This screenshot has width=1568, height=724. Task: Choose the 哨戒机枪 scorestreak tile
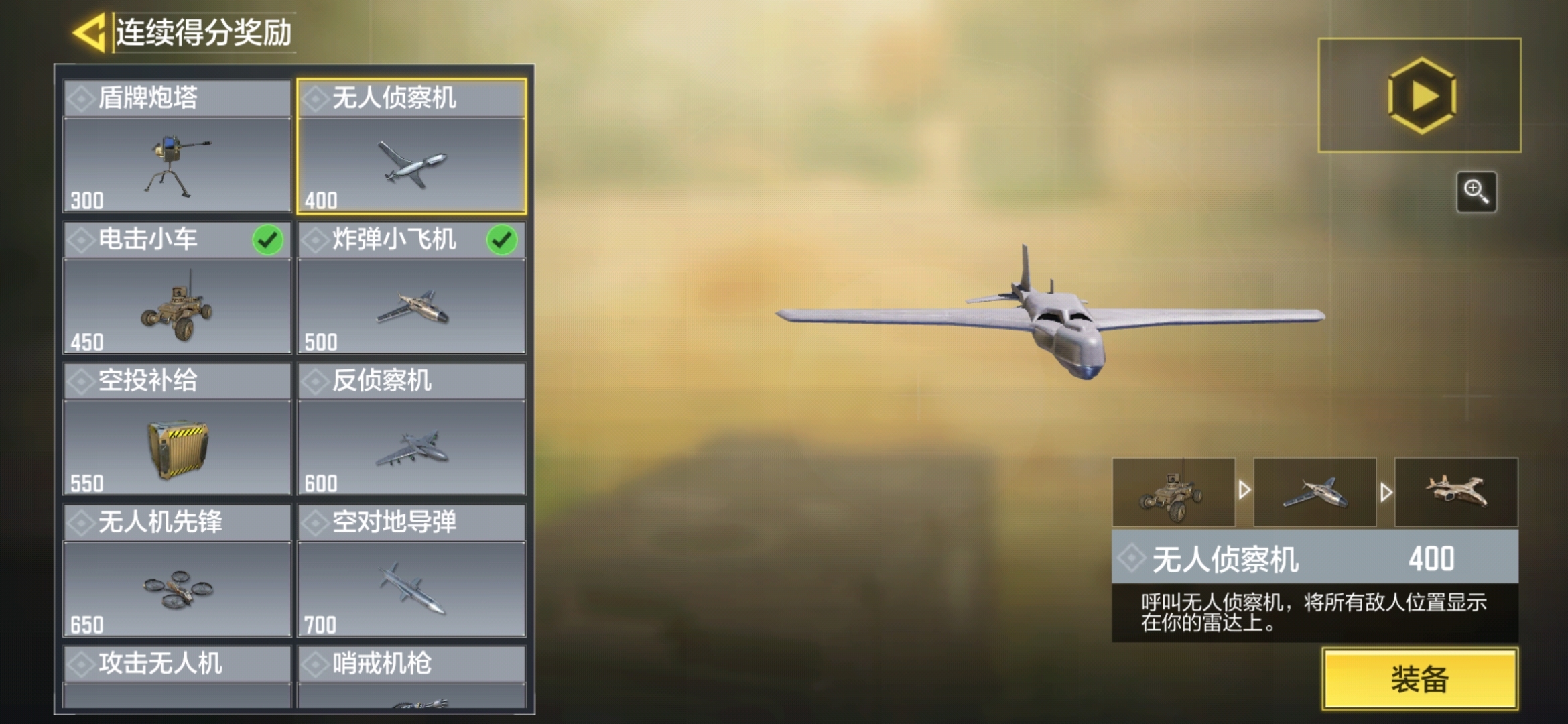[411, 676]
